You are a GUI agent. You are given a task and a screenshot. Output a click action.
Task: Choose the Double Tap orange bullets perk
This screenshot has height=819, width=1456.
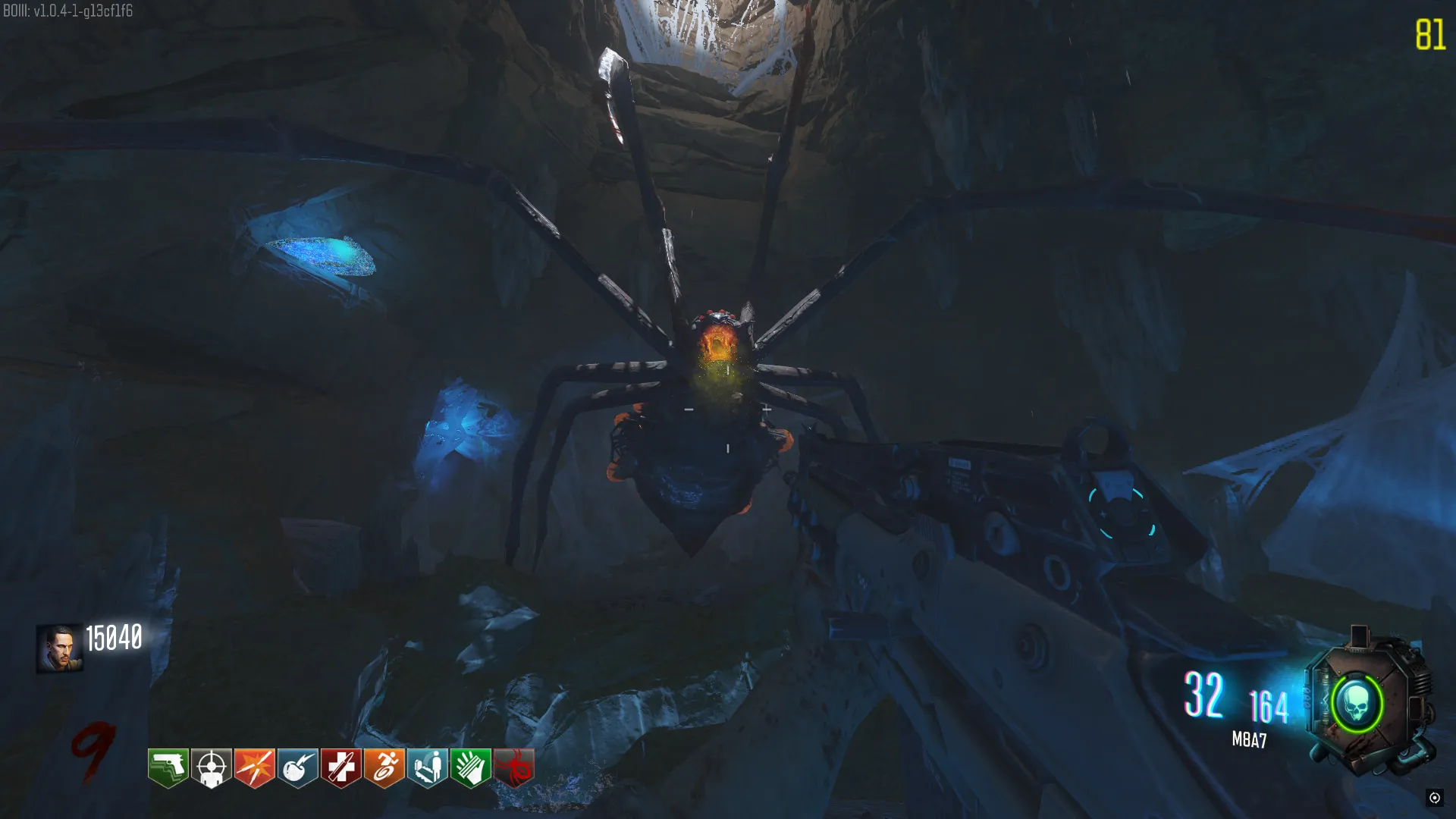tap(255, 767)
